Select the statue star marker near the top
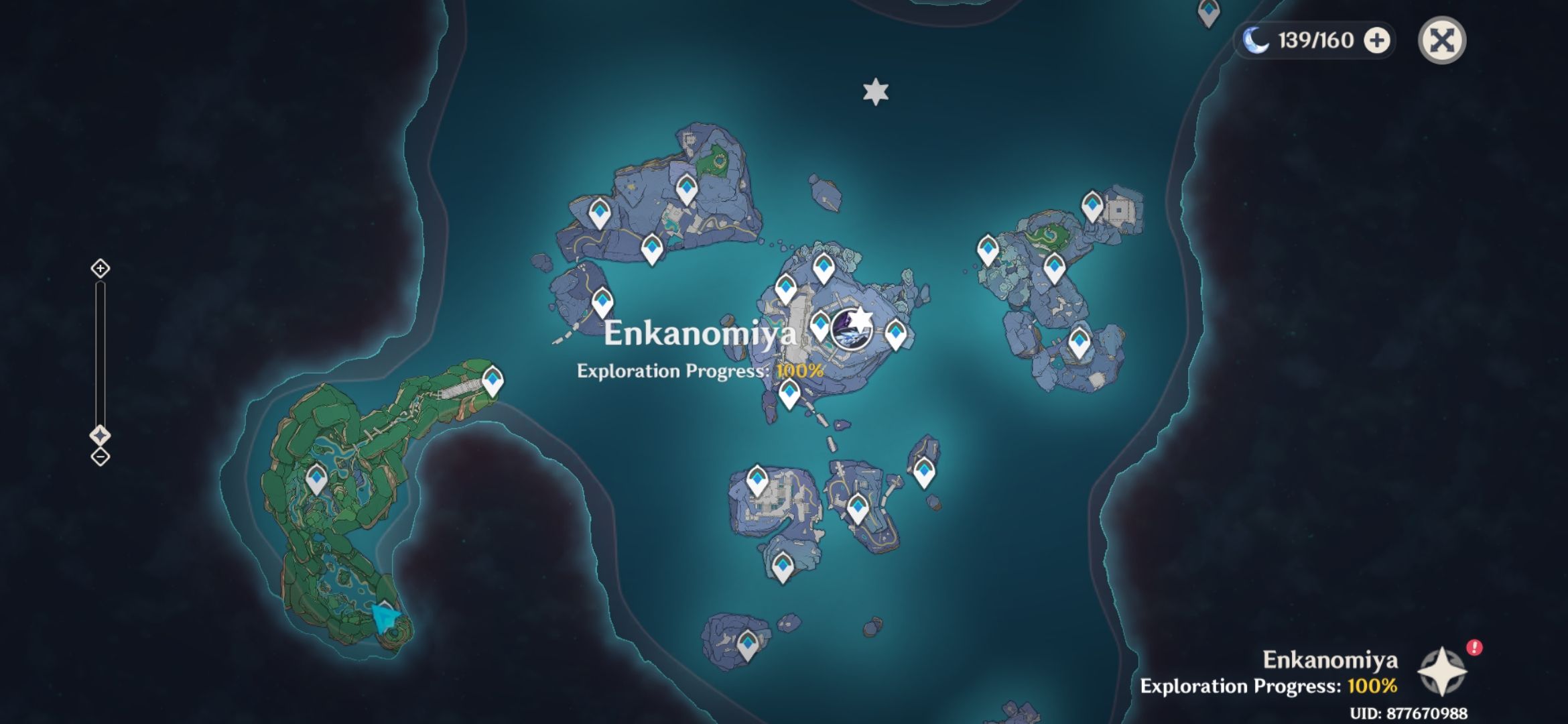Screen dimensions: 1568x724 tap(875, 90)
